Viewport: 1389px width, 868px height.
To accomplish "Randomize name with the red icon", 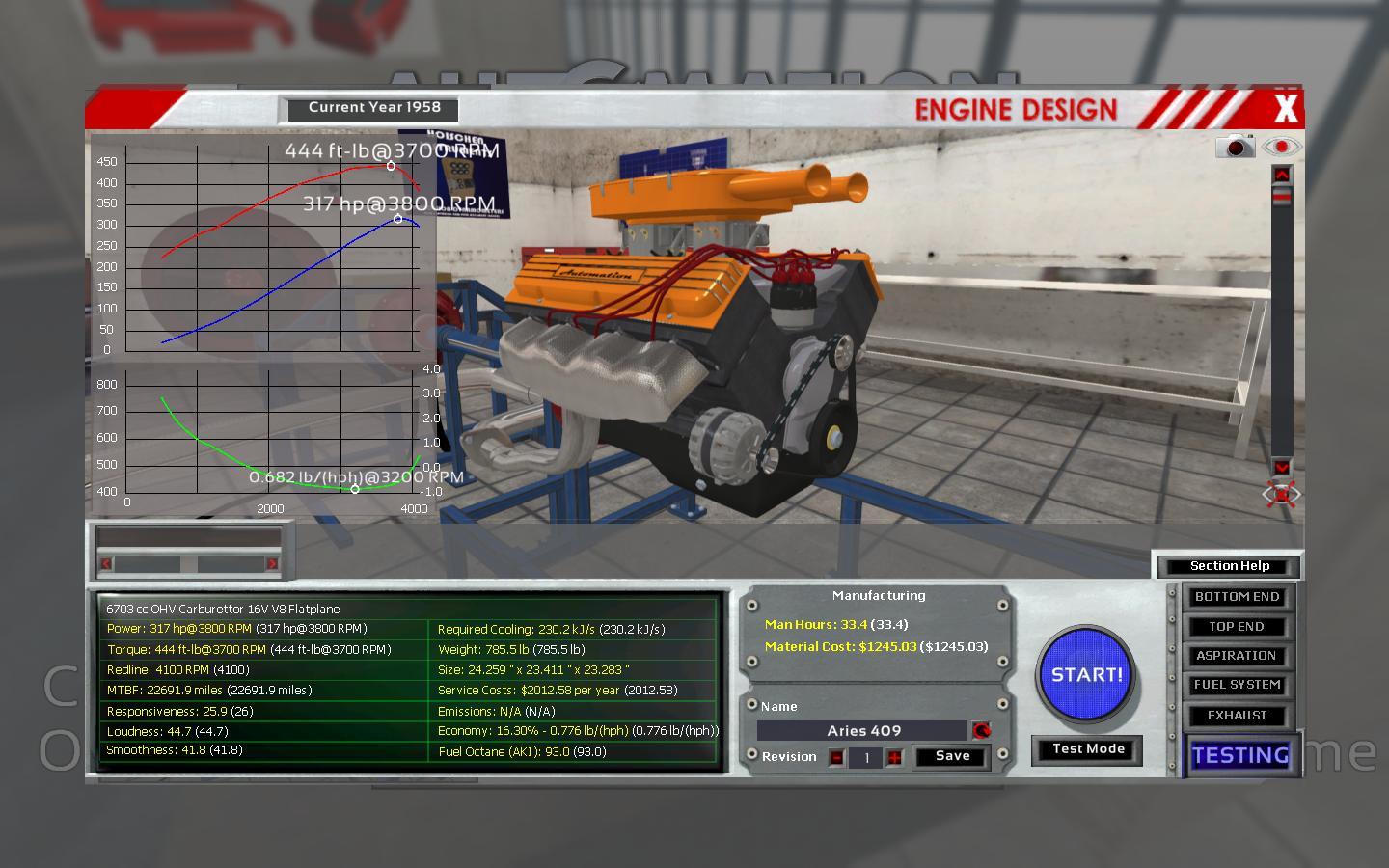I will click(981, 731).
